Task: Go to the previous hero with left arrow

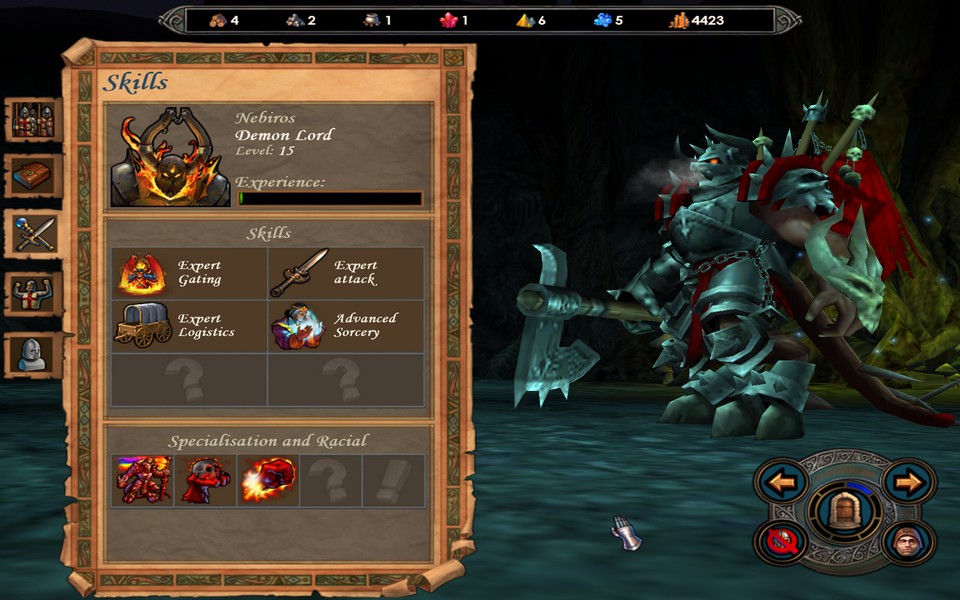Action: [x=781, y=482]
